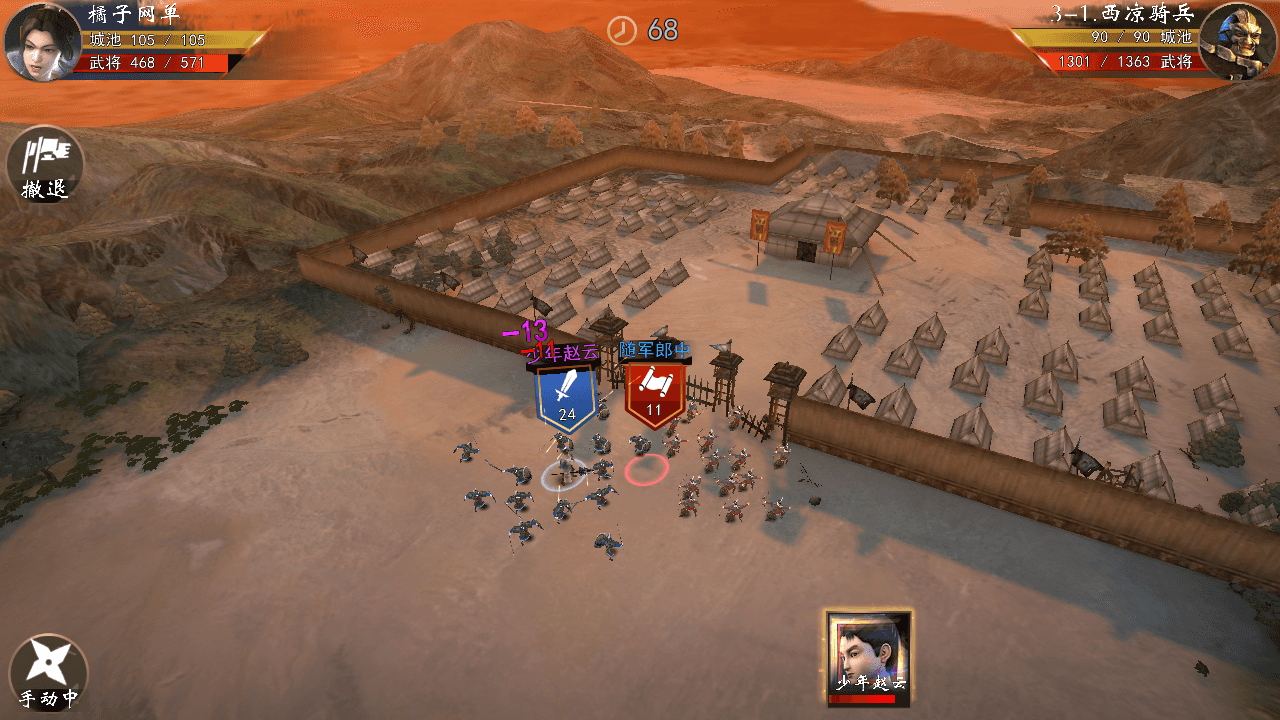Click the 撤退 retreat flag button

45,163
